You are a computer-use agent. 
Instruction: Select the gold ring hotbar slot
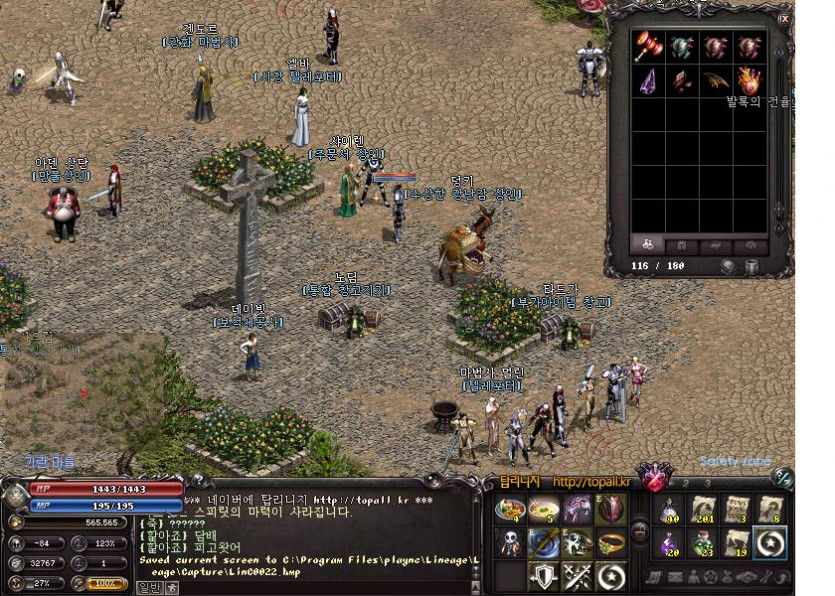point(611,542)
